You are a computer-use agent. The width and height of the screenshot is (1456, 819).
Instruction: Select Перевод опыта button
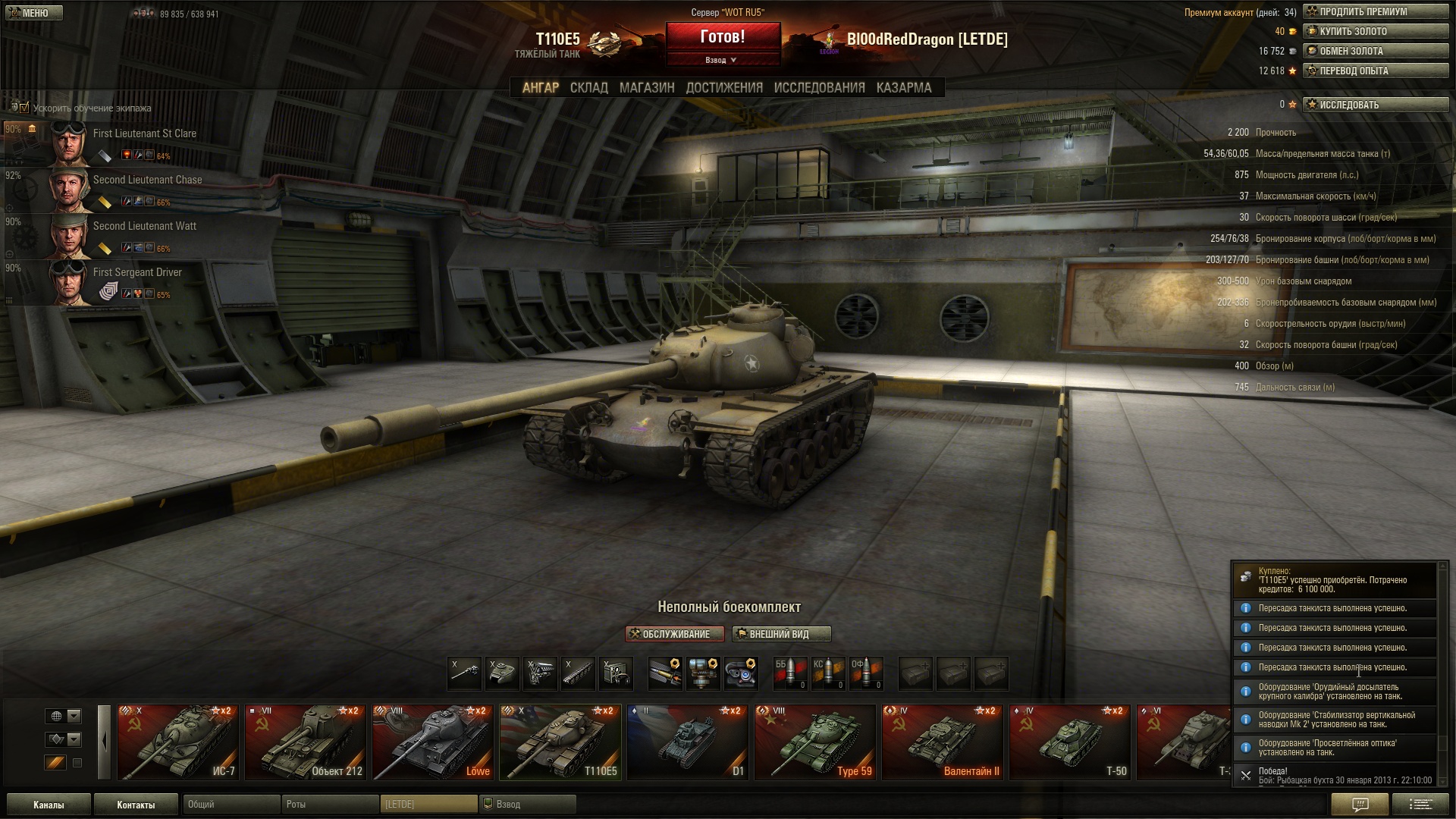tap(1375, 71)
